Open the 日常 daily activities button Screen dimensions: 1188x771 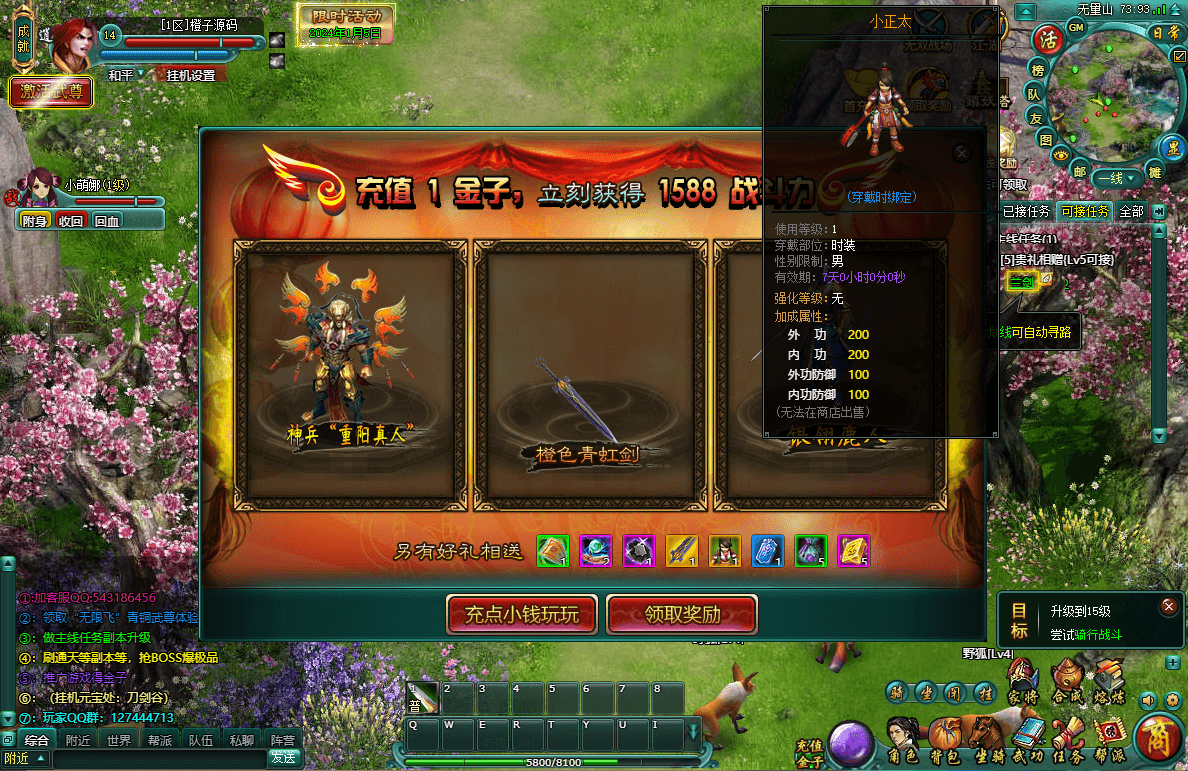[x=1166, y=33]
